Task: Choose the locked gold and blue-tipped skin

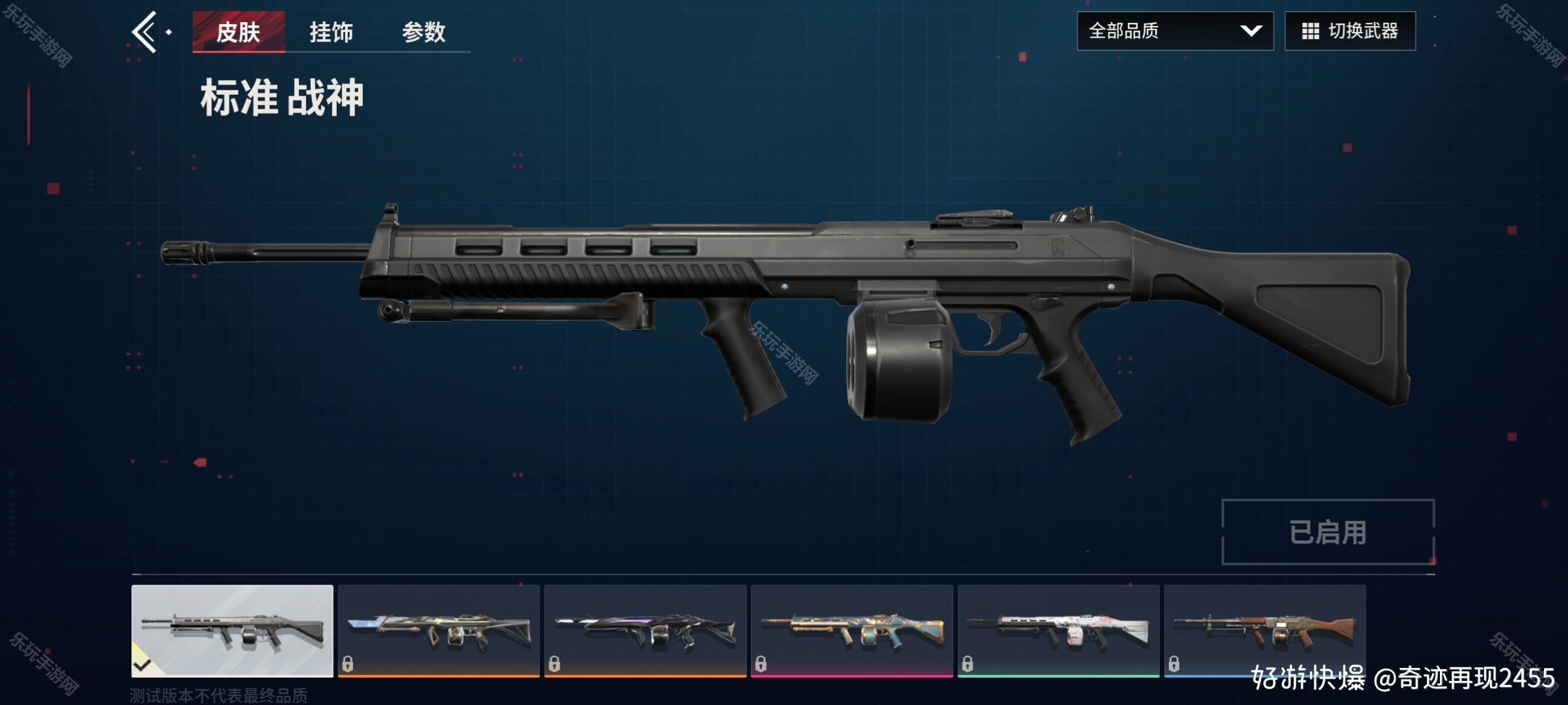Action: tap(439, 630)
